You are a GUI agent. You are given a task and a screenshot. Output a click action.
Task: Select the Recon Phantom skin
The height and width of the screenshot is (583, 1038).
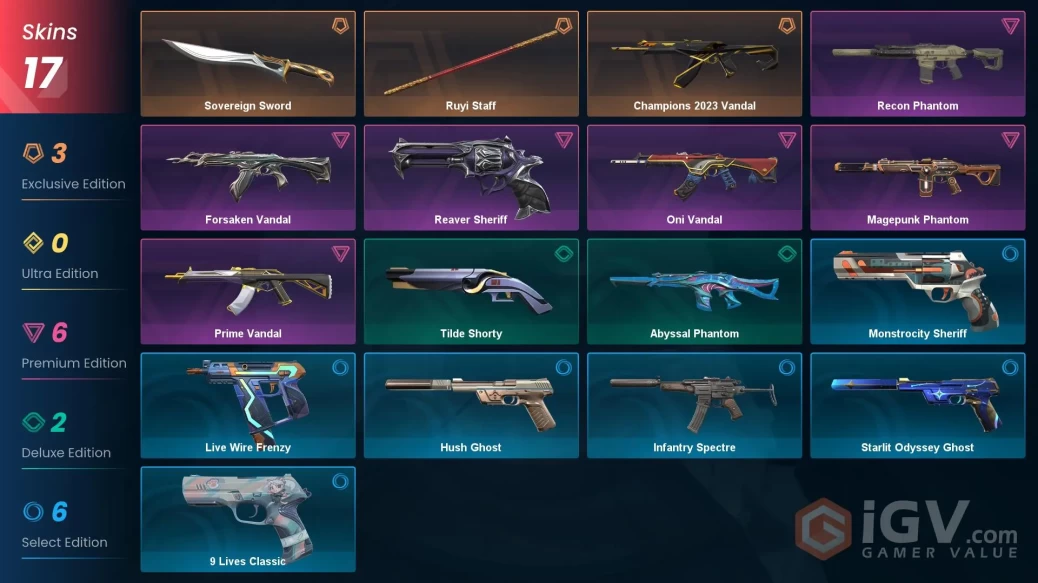[917, 64]
